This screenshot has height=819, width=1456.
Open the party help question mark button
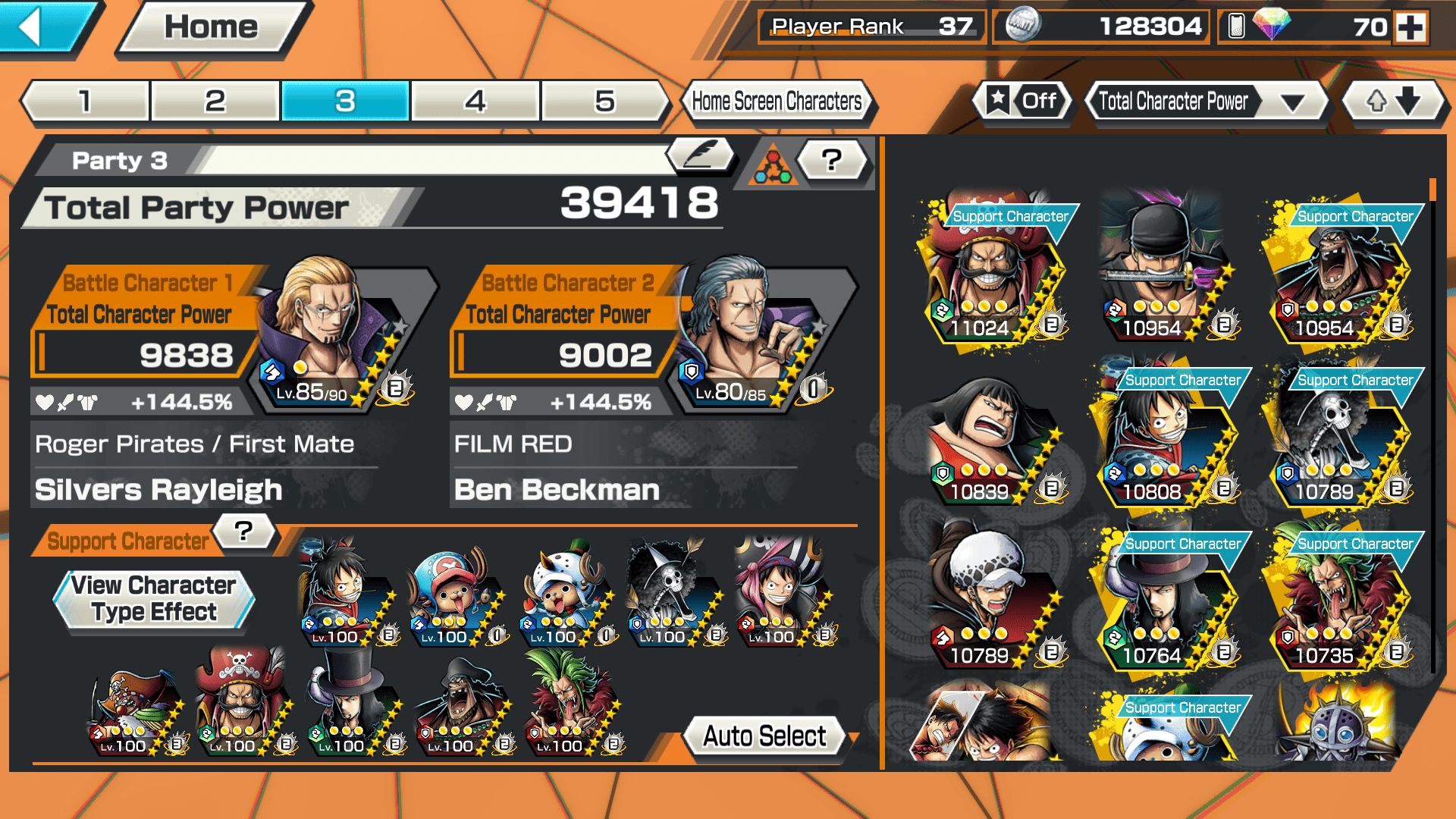pos(832,160)
